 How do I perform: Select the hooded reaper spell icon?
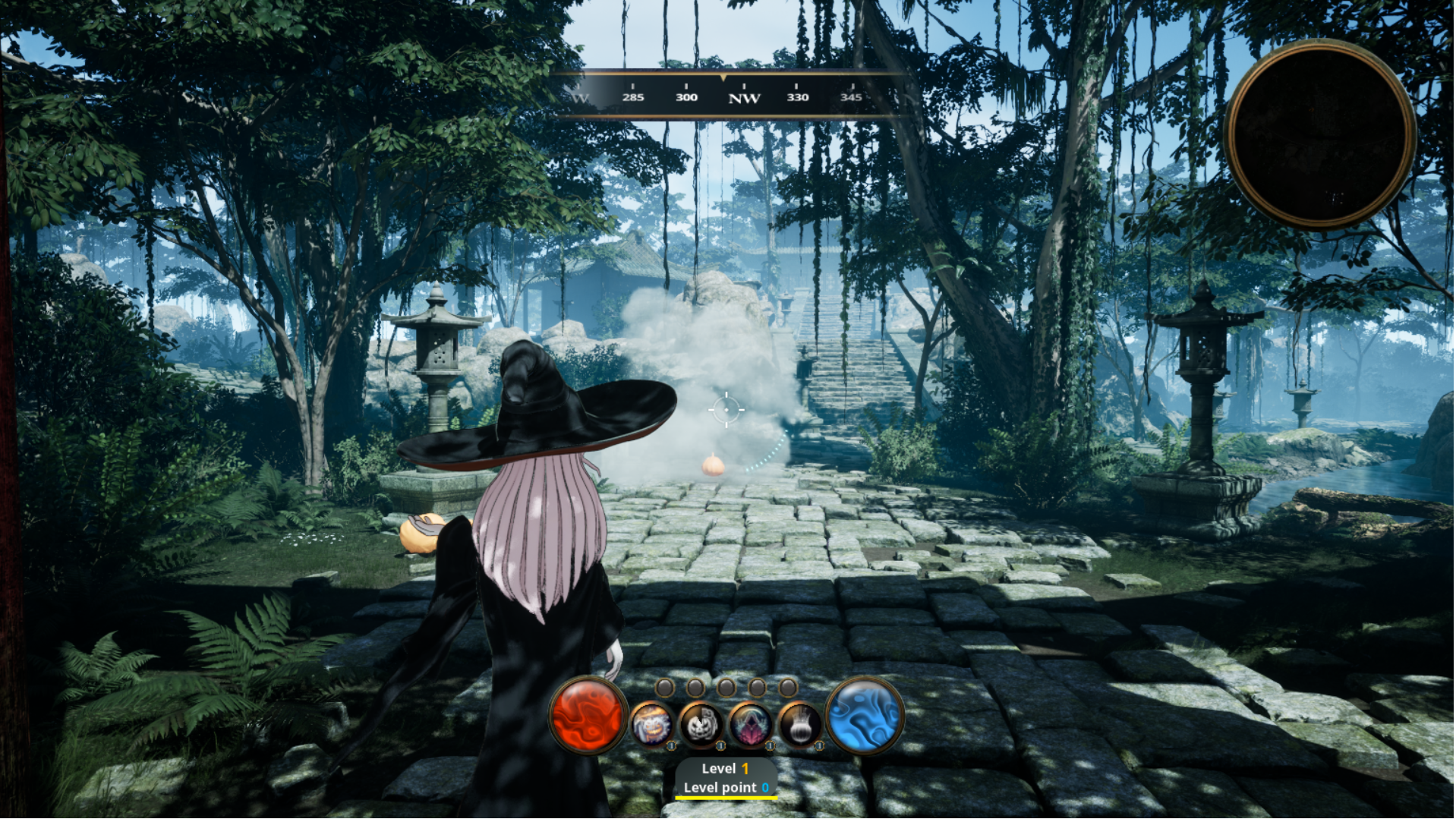[x=752, y=725]
